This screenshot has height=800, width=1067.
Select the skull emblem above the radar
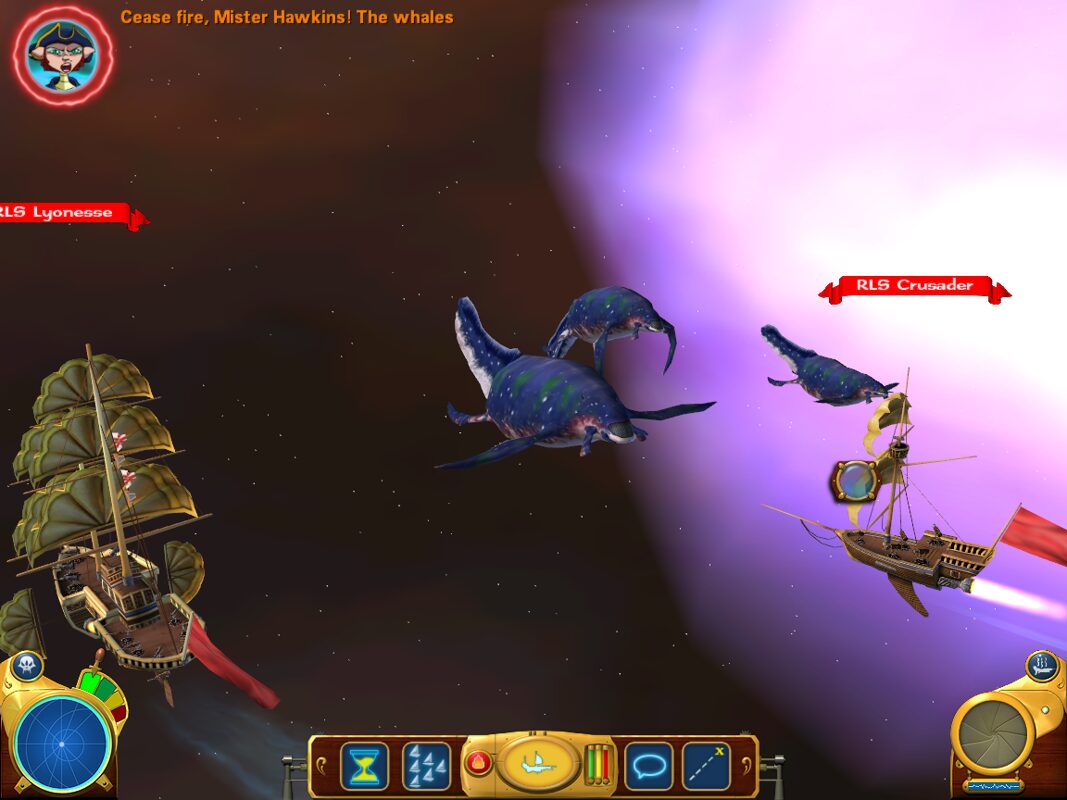tap(27, 666)
